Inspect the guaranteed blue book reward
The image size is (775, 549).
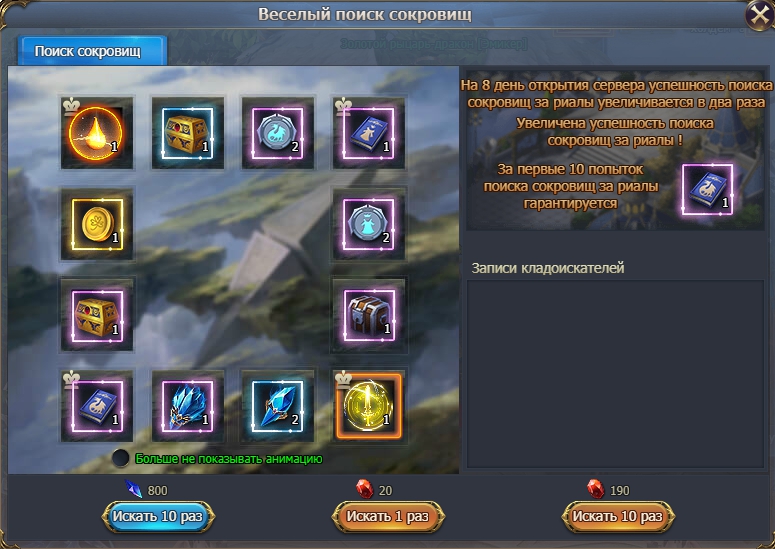coord(708,188)
